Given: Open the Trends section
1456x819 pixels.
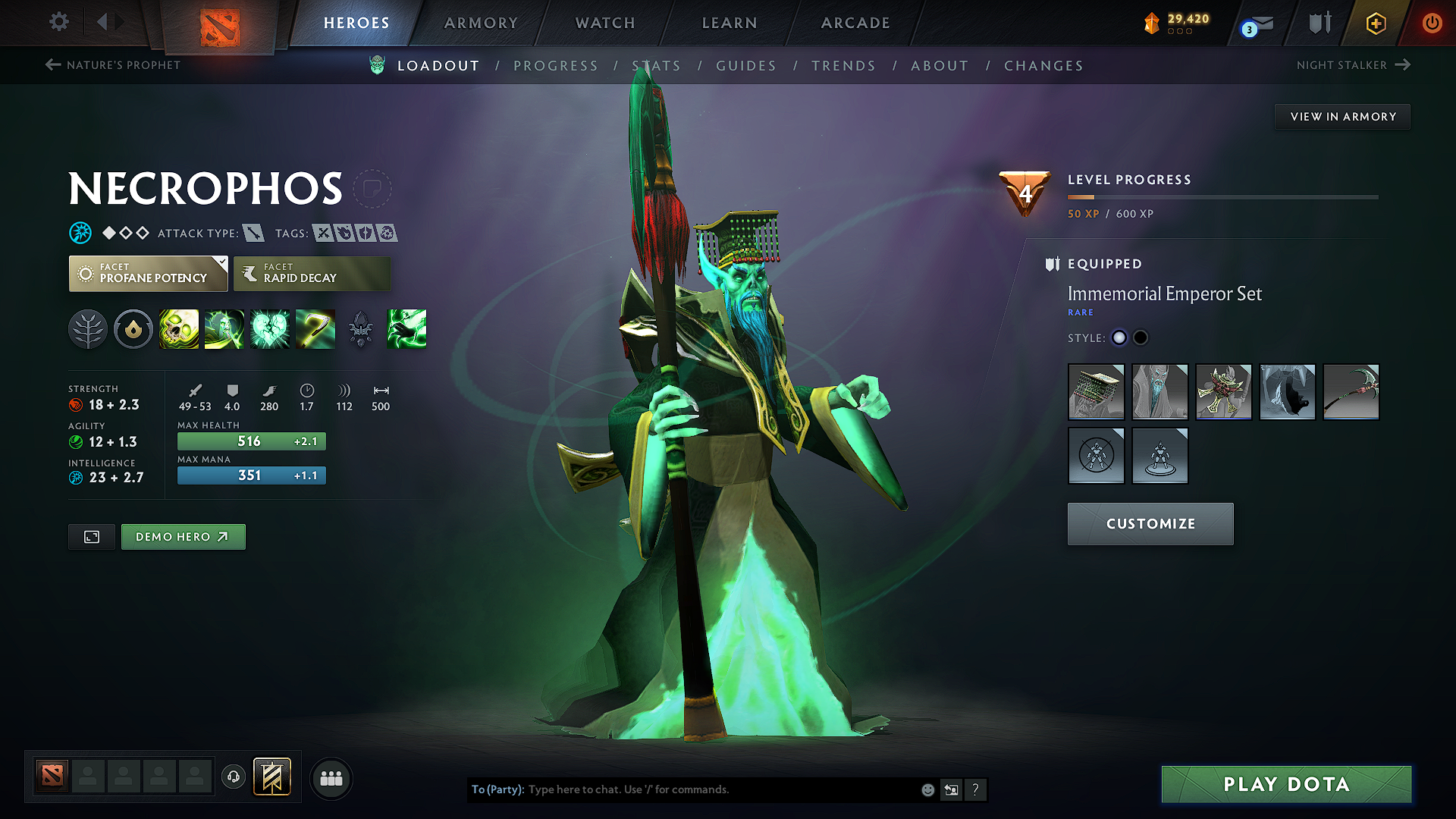Looking at the screenshot, I should pyautogui.click(x=843, y=66).
